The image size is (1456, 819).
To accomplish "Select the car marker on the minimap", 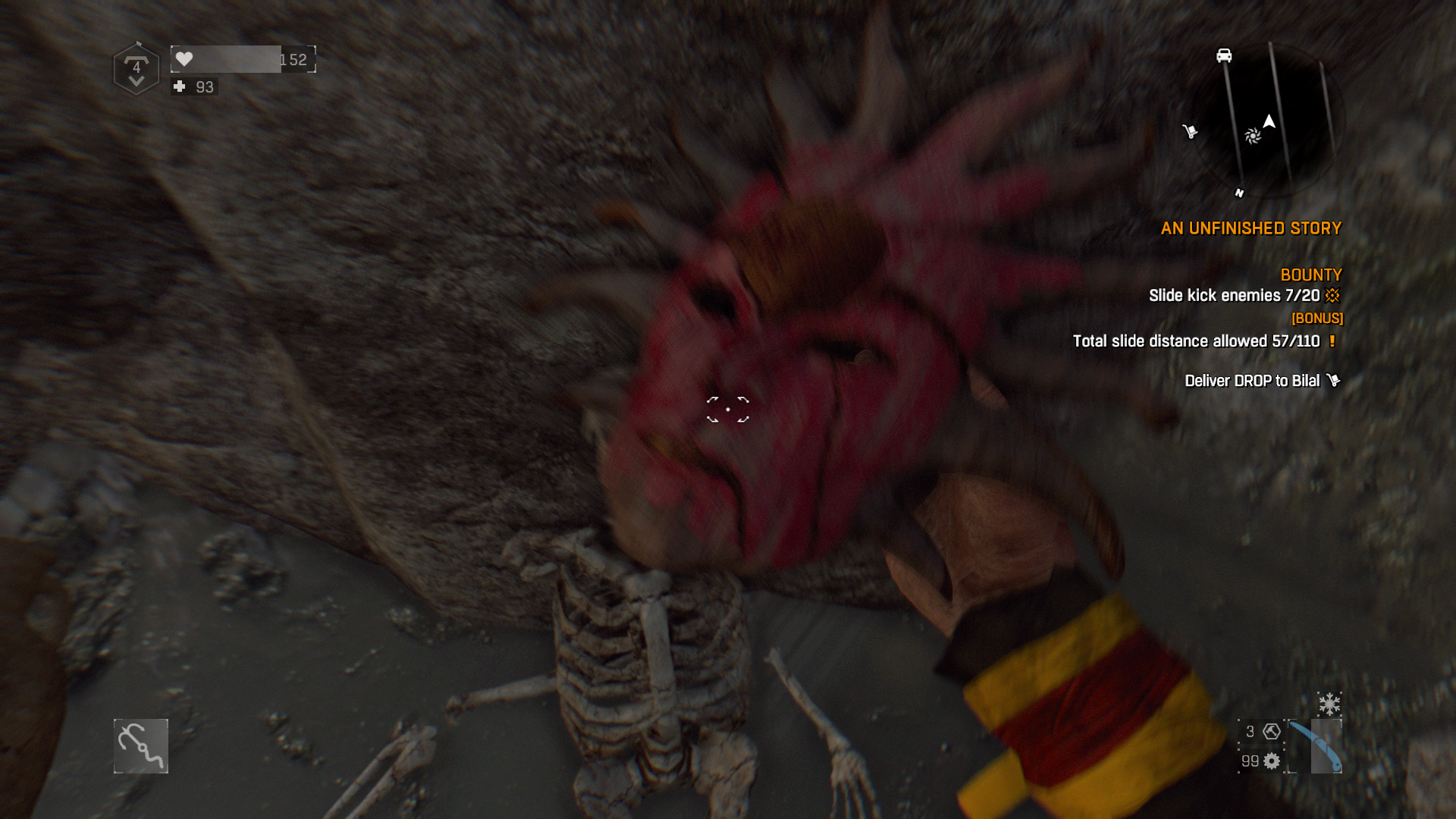I will pyautogui.click(x=1224, y=55).
